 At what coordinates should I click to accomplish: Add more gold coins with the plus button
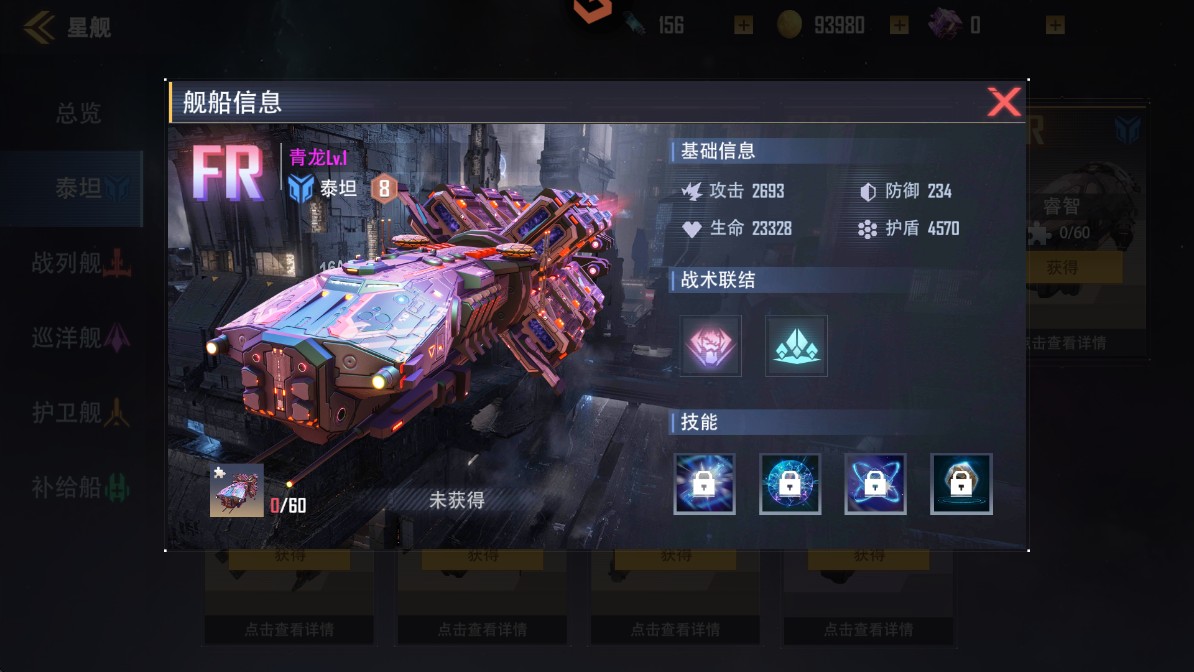click(x=899, y=25)
